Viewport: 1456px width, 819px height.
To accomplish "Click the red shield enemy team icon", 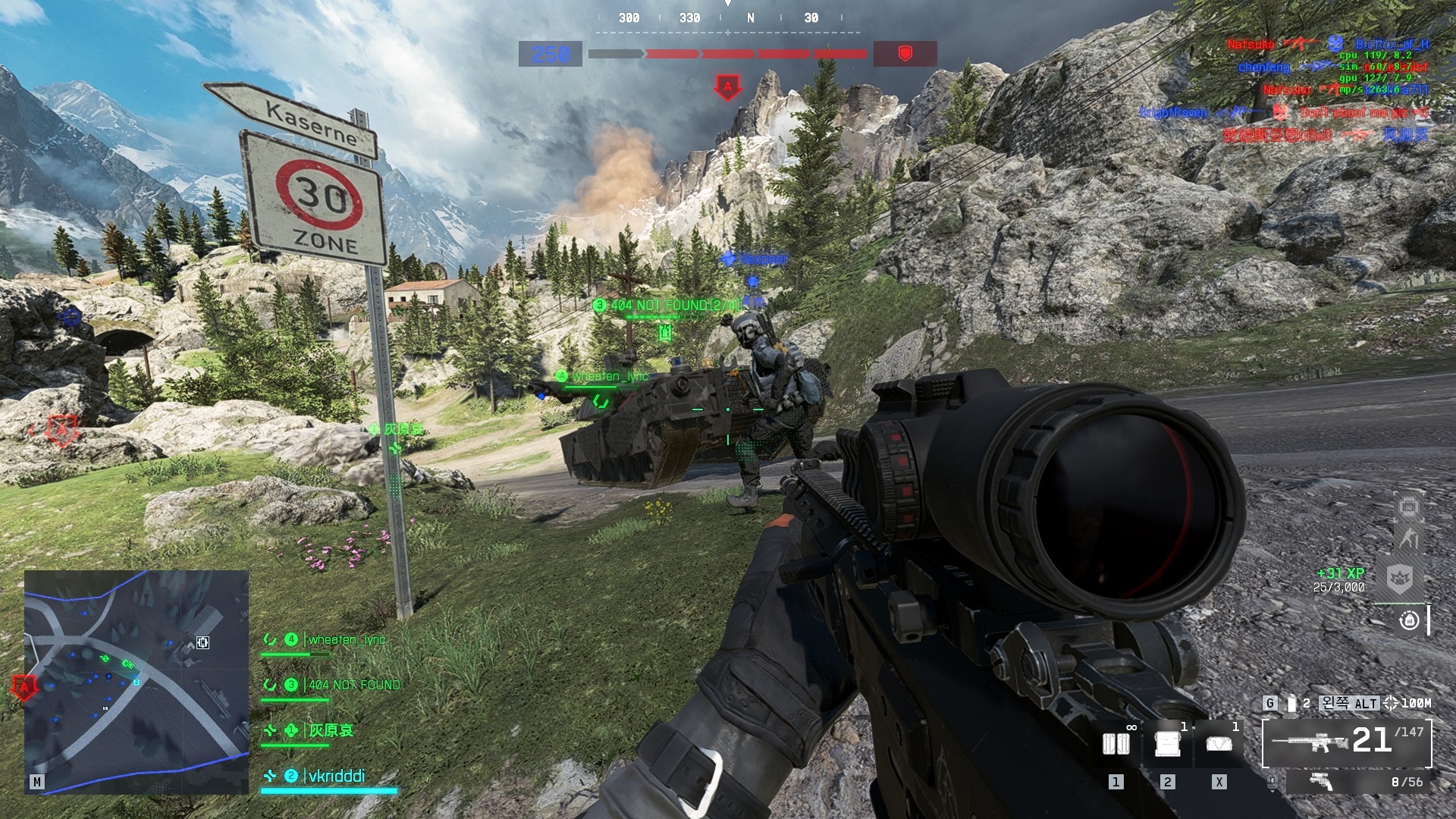I will tap(905, 54).
